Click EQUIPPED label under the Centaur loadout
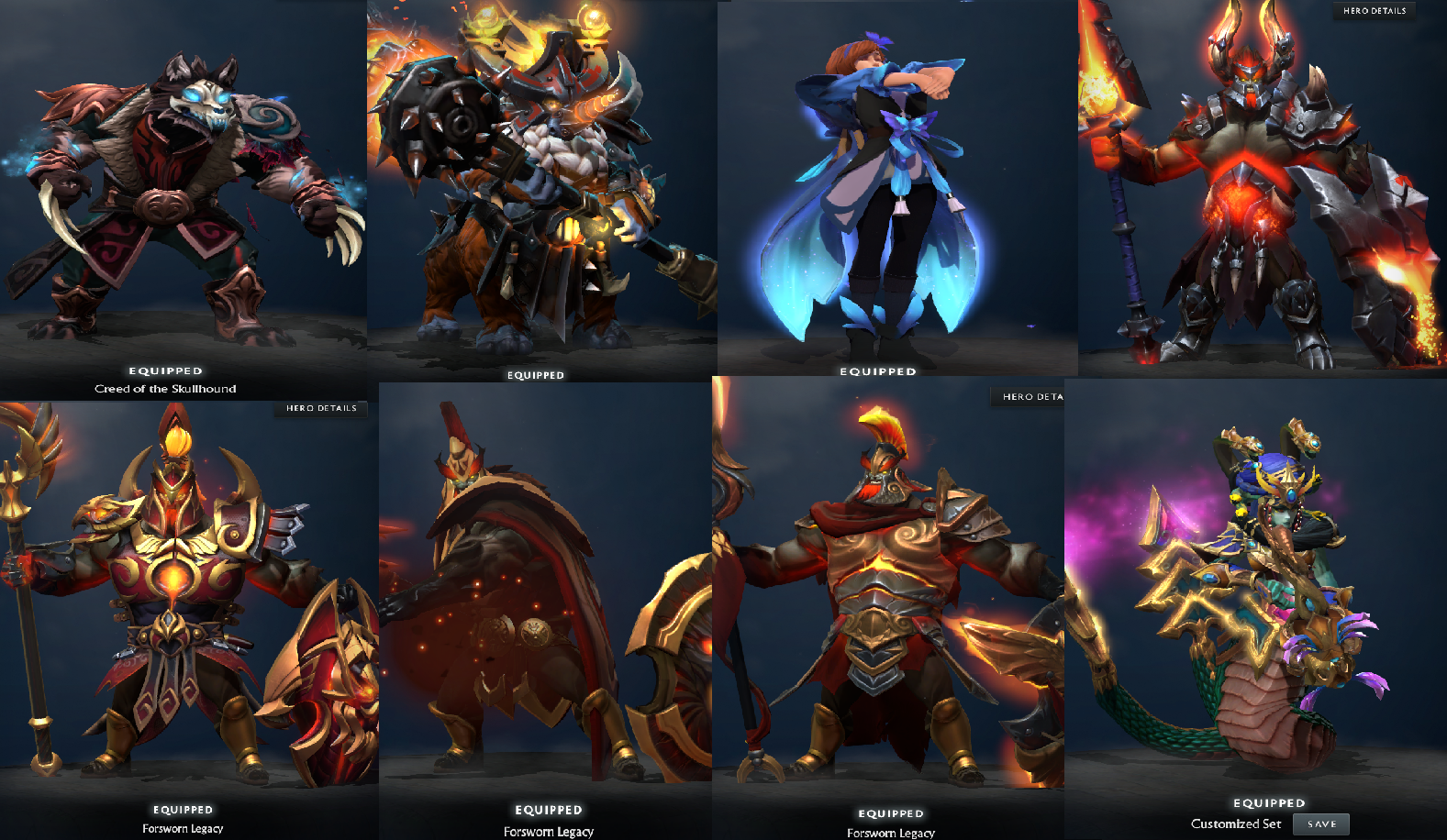1447x840 pixels. [x=537, y=374]
